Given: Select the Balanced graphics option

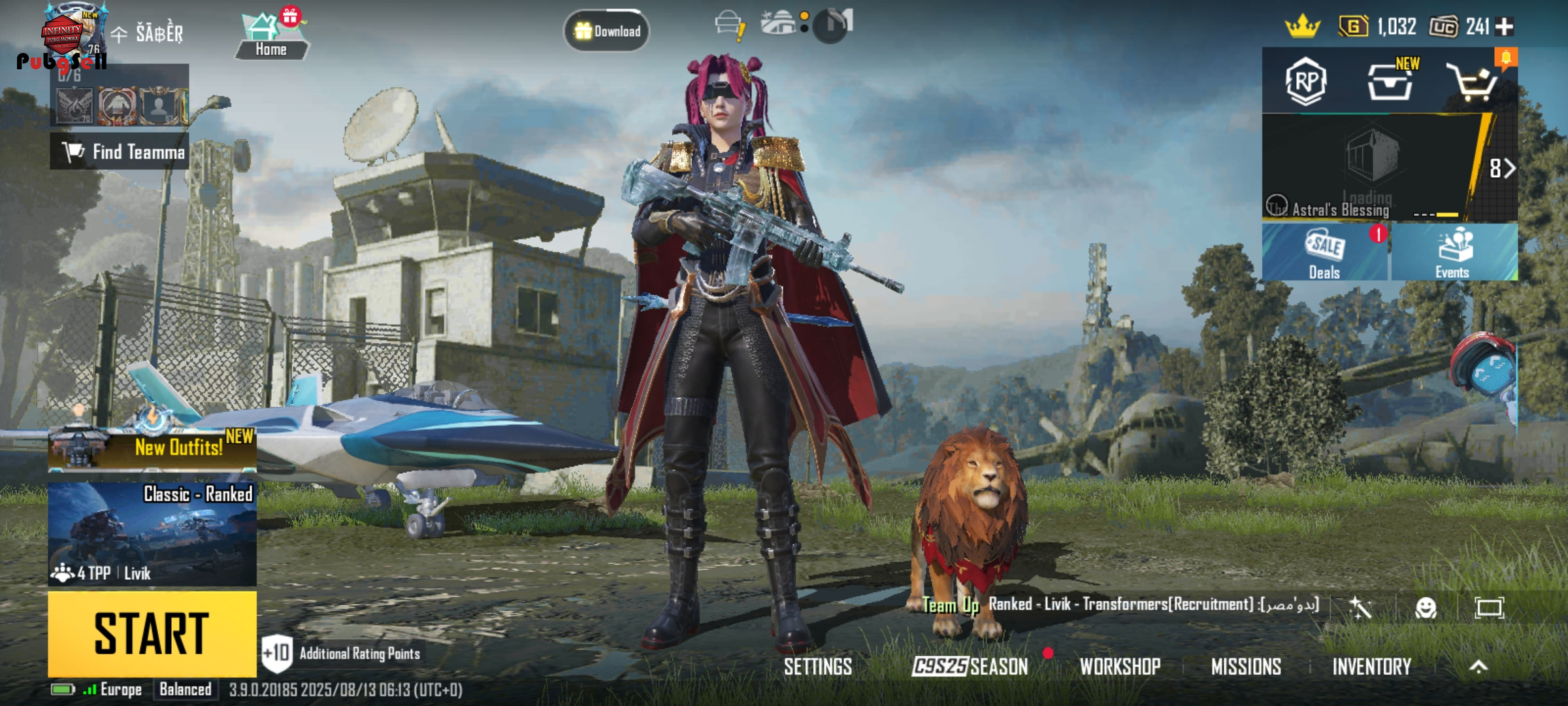Looking at the screenshot, I should pos(186,690).
